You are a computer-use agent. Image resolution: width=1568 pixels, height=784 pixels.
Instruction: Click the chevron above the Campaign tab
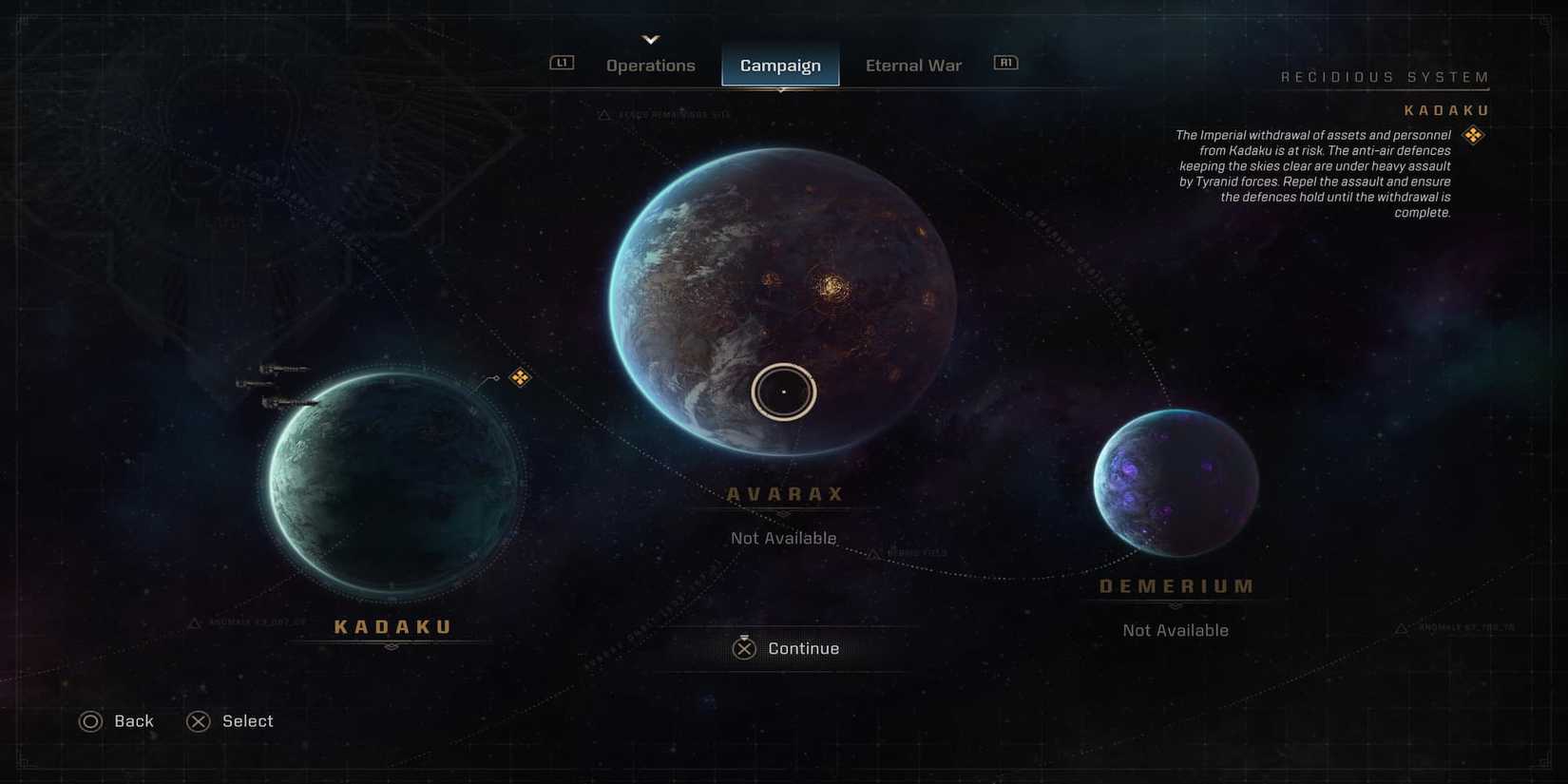click(651, 40)
